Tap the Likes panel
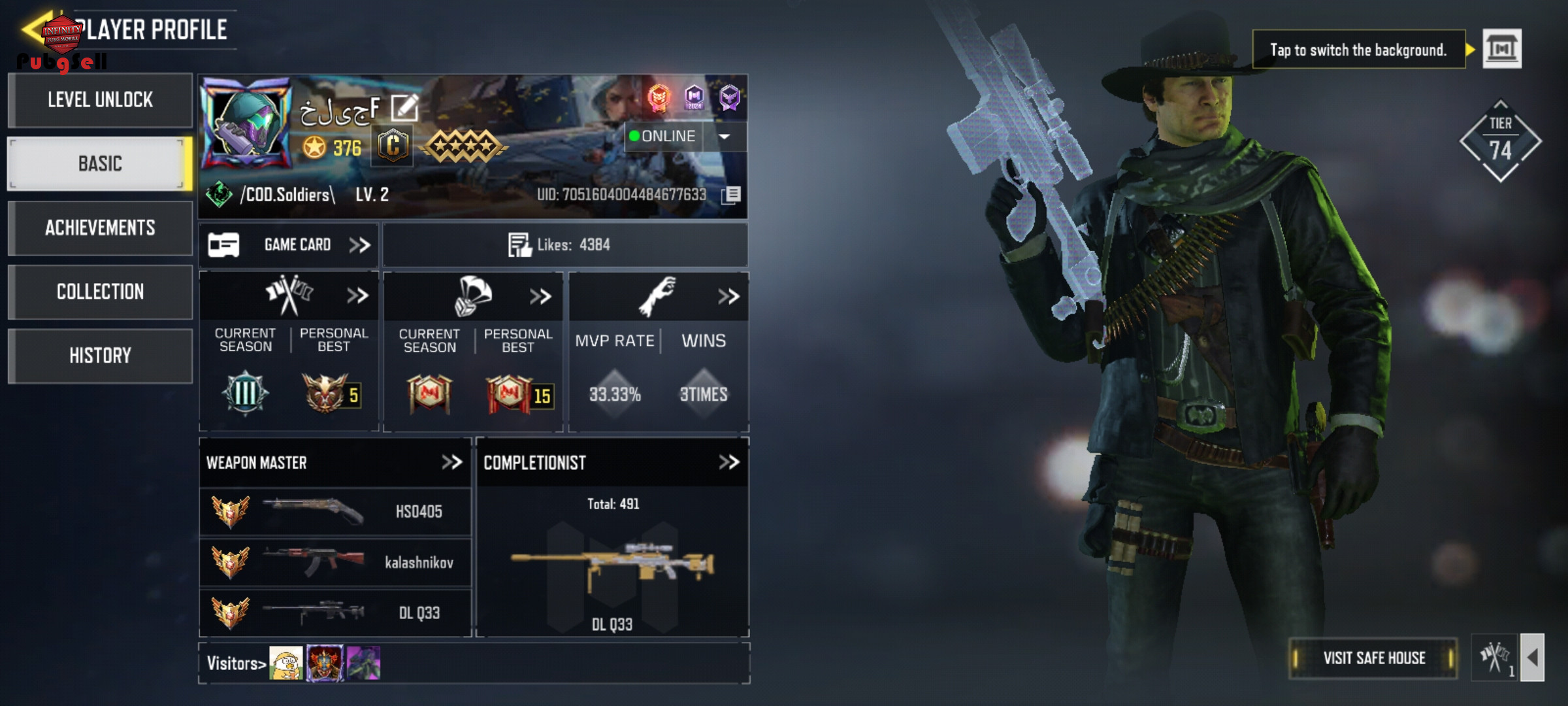The width and height of the screenshot is (1568, 706). click(565, 245)
